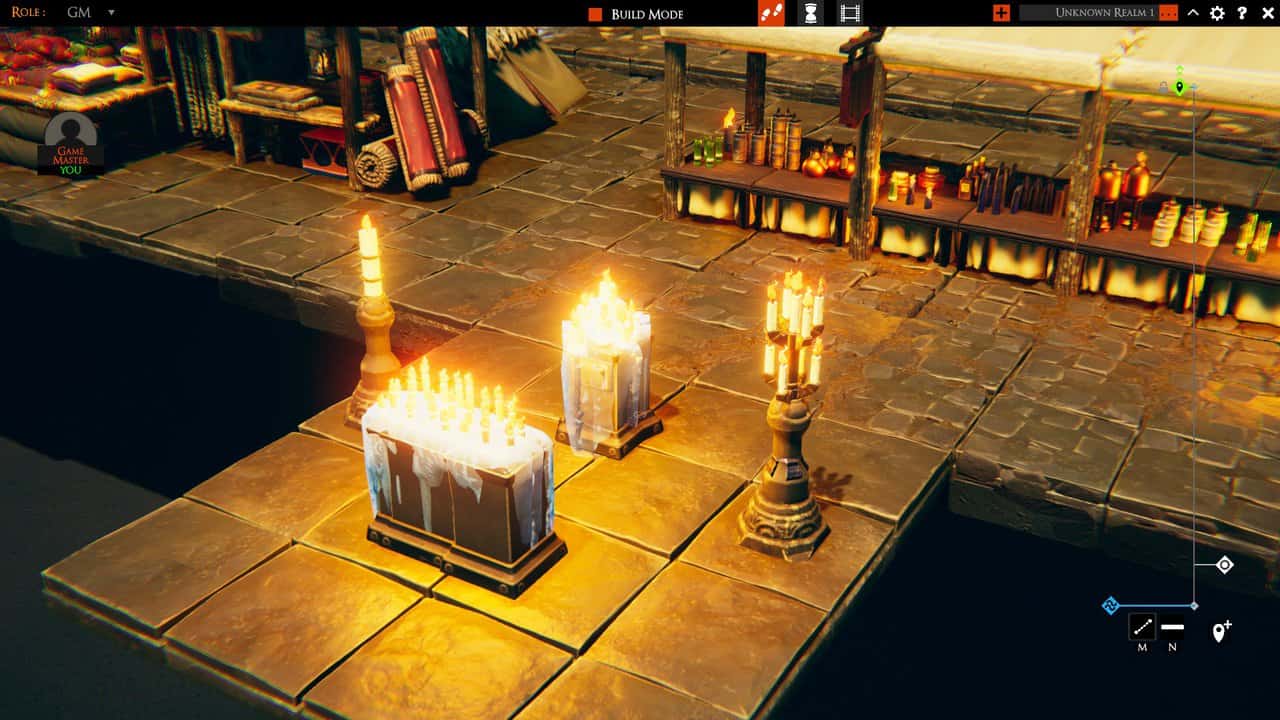The width and height of the screenshot is (1280, 720).
Task: Choose the diagonal line tool labeled M
Action: [x=1142, y=627]
